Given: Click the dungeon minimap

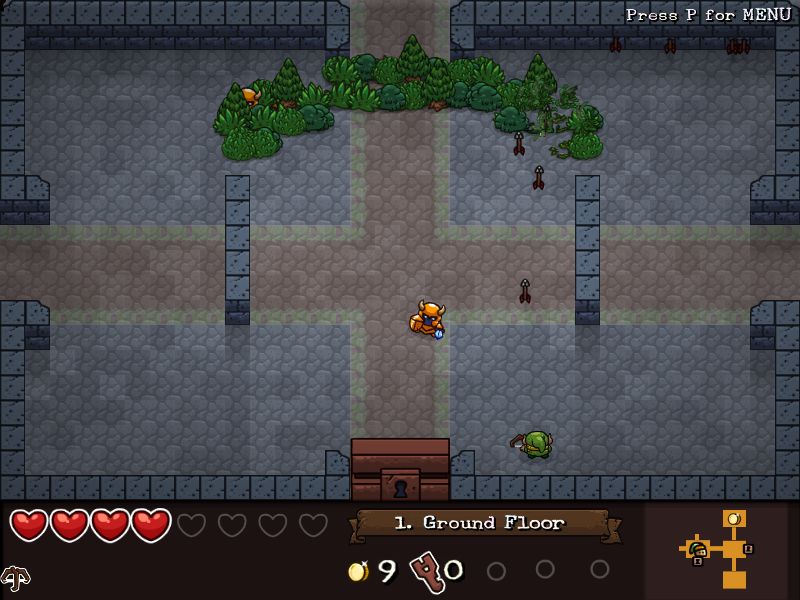Looking at the screenshot, I should pos(722,549).
